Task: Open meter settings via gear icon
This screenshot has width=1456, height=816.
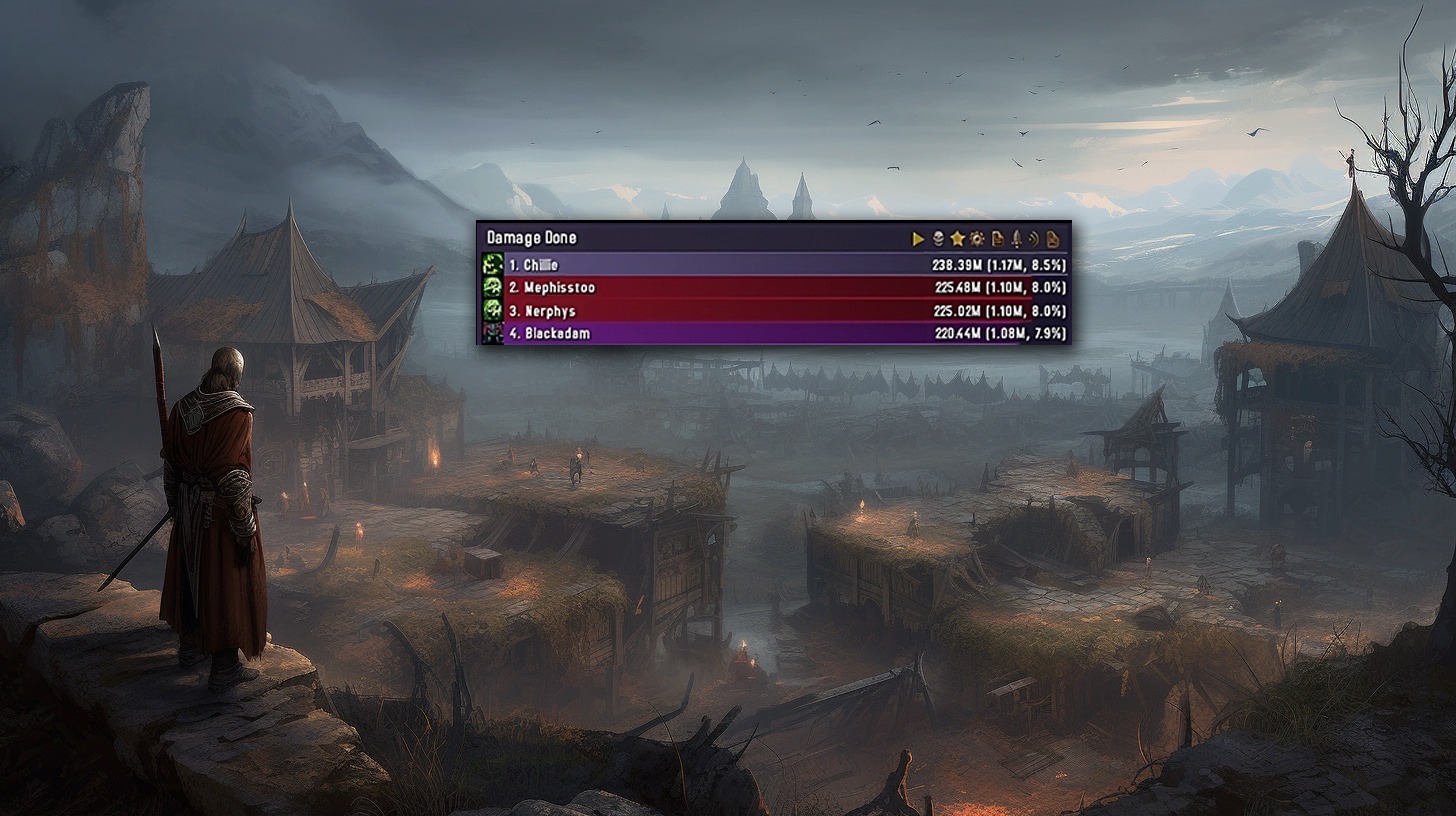Action: coord(977,239)
